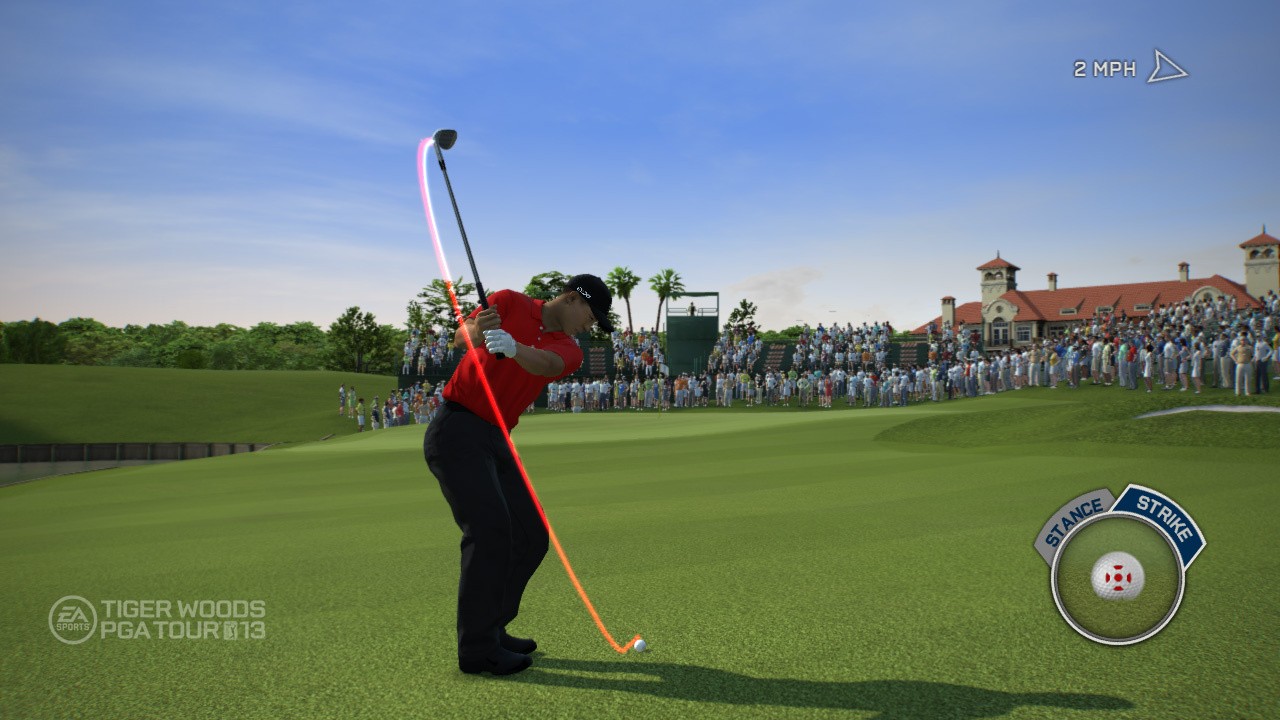Toggle the Stance mode banner

click(1073, 520)
